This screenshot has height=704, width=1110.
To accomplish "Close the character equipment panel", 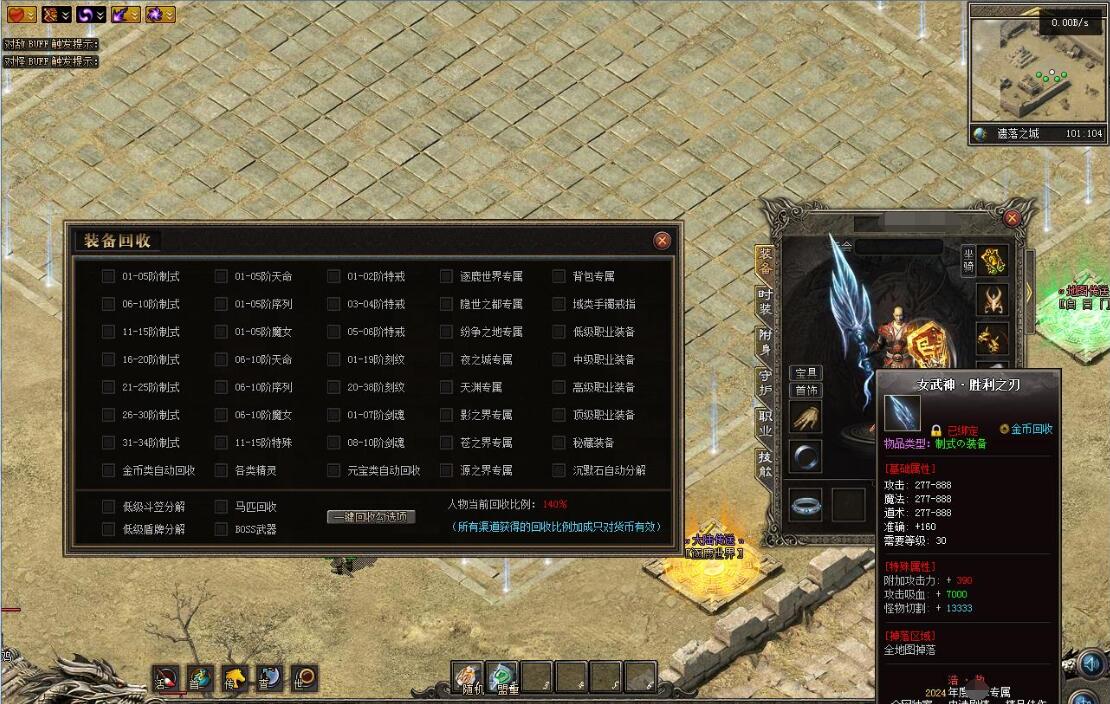I will click(1012, 218).
